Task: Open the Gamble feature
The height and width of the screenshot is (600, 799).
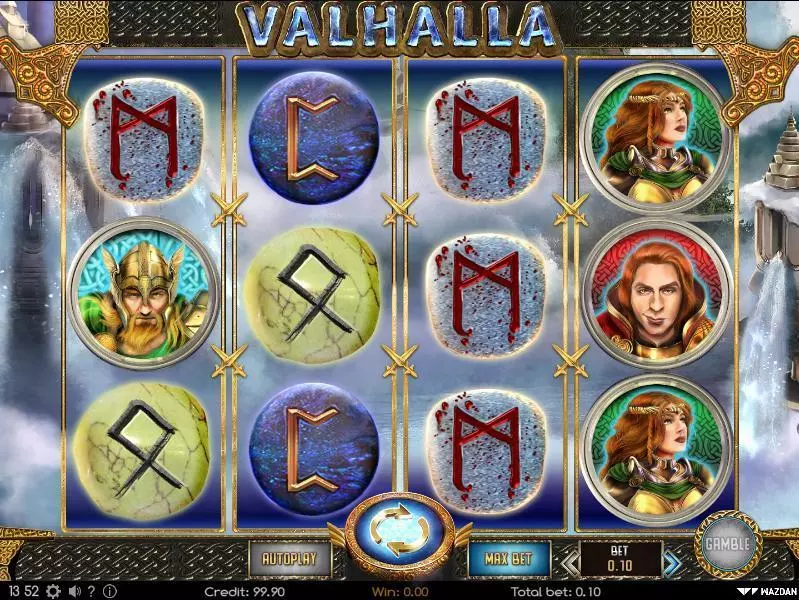Action: click(x=727, y=545)
